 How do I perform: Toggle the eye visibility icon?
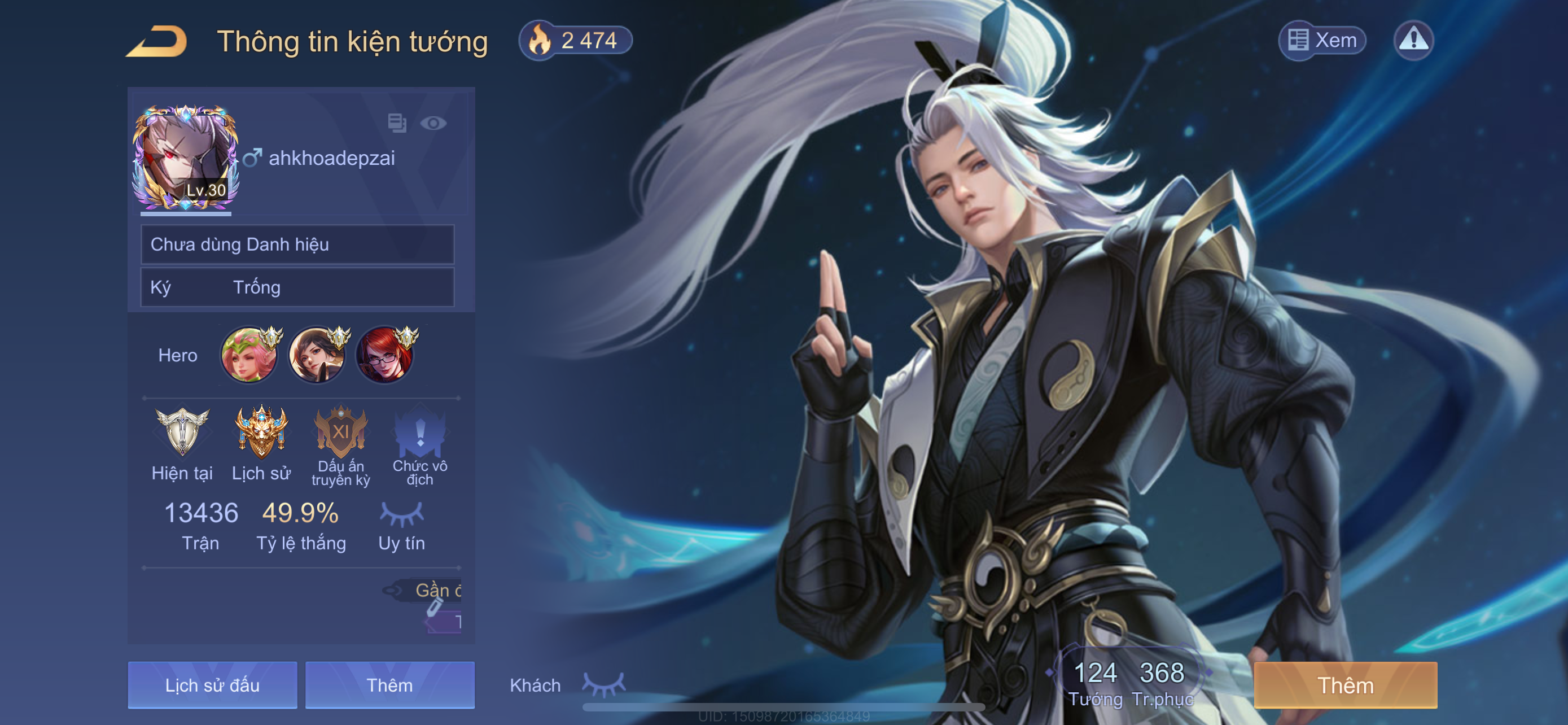click(x=433, y=124)
